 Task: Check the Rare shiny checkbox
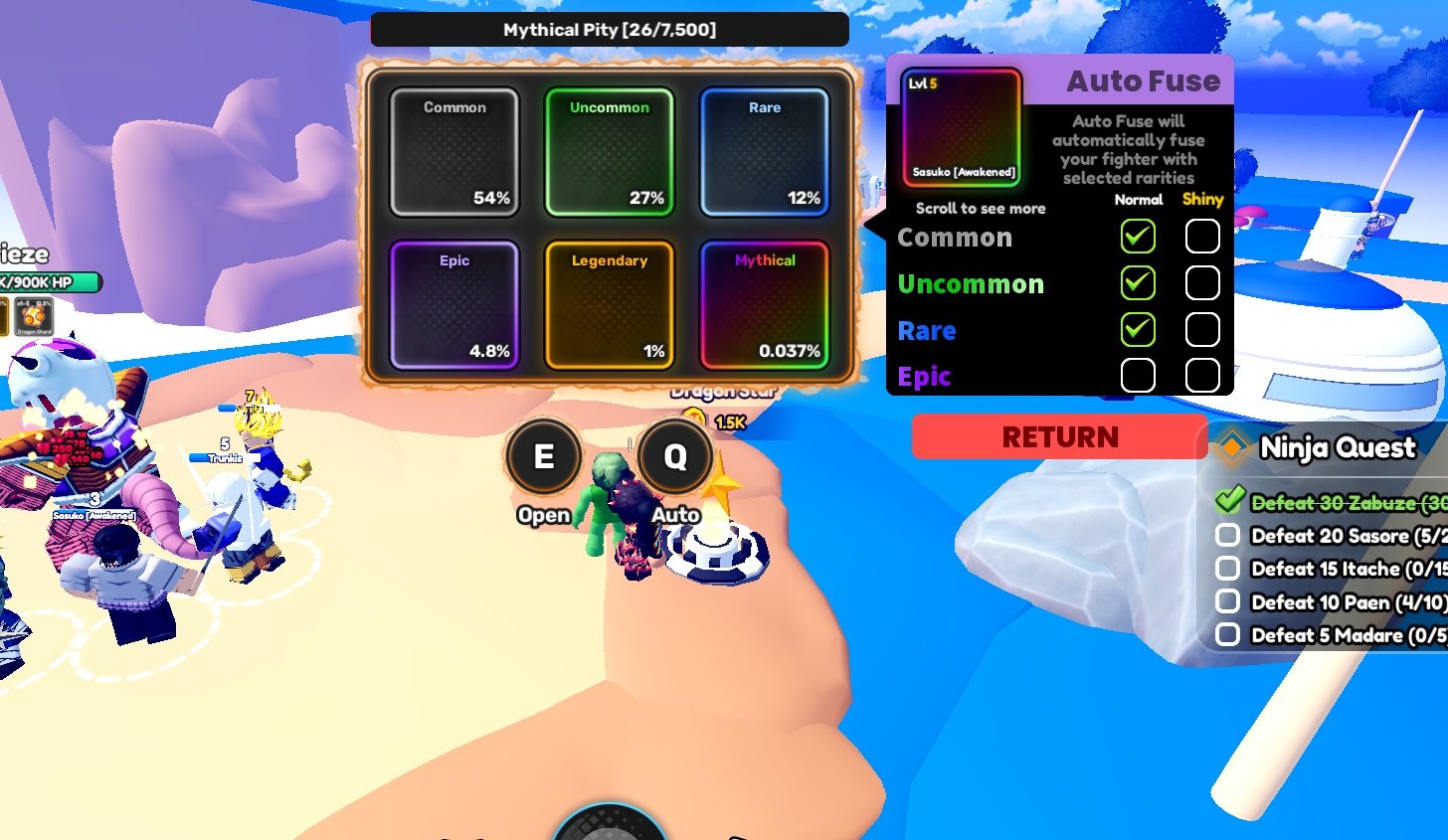click(x=1202, y=330)
